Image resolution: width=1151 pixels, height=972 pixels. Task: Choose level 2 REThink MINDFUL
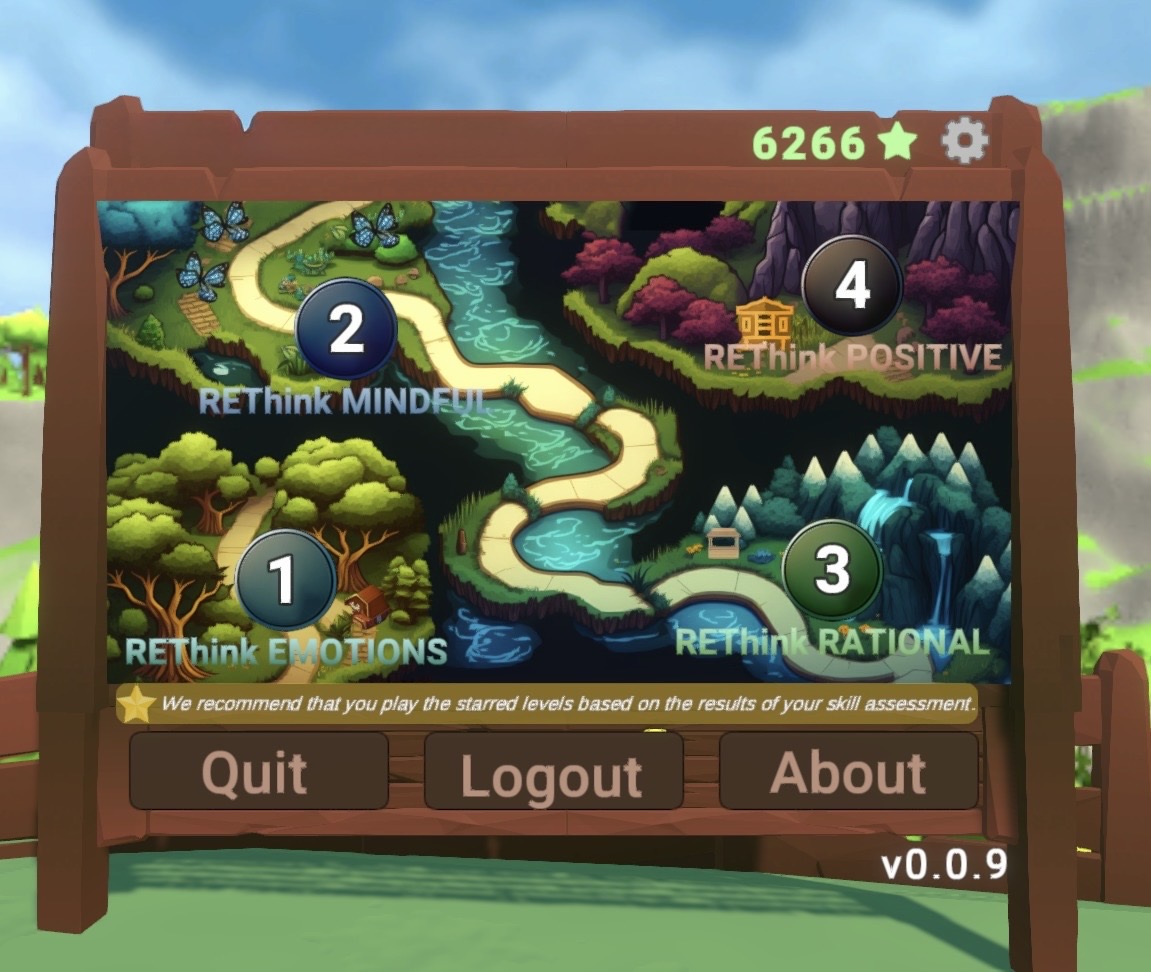click(346, 329)
